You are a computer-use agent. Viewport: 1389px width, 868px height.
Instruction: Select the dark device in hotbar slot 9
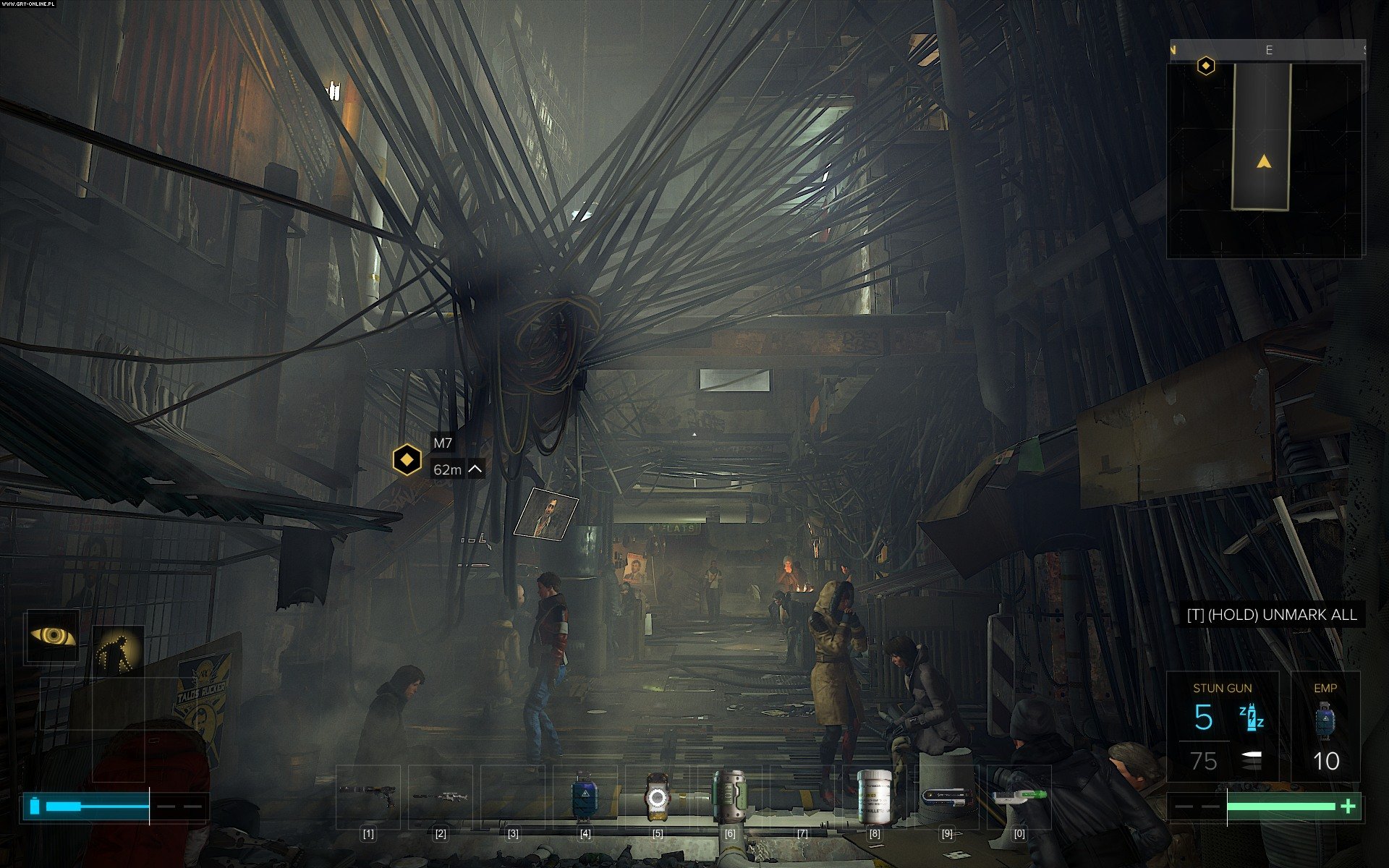[x=946, y=796]
